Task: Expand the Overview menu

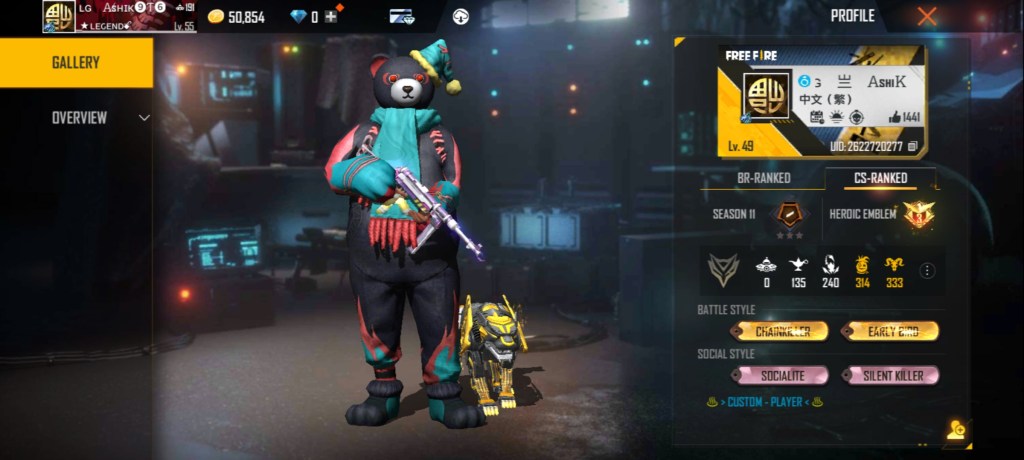Action: tap(100, 118)
